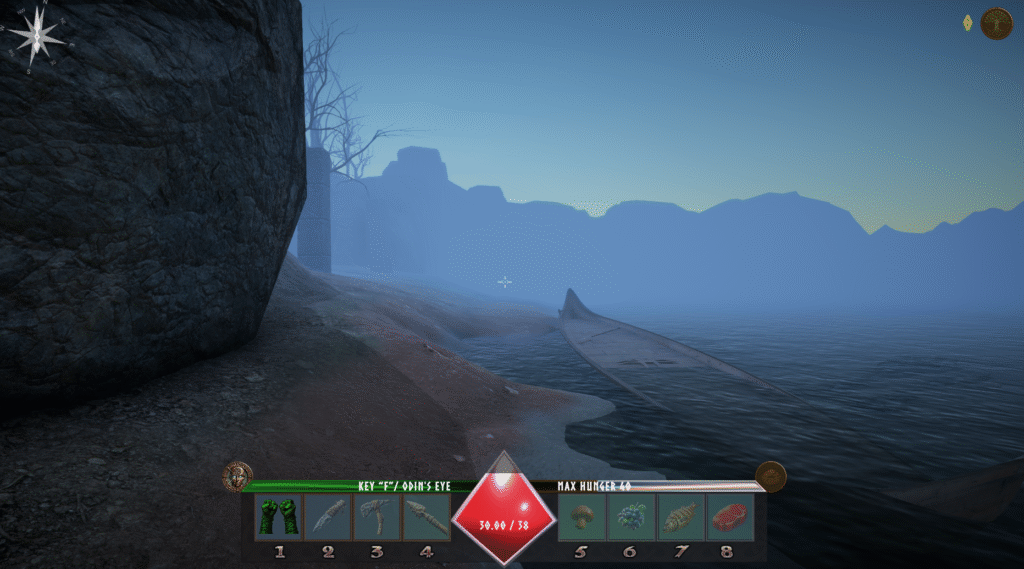Click the tree of life medallion

tap(997, 23)
